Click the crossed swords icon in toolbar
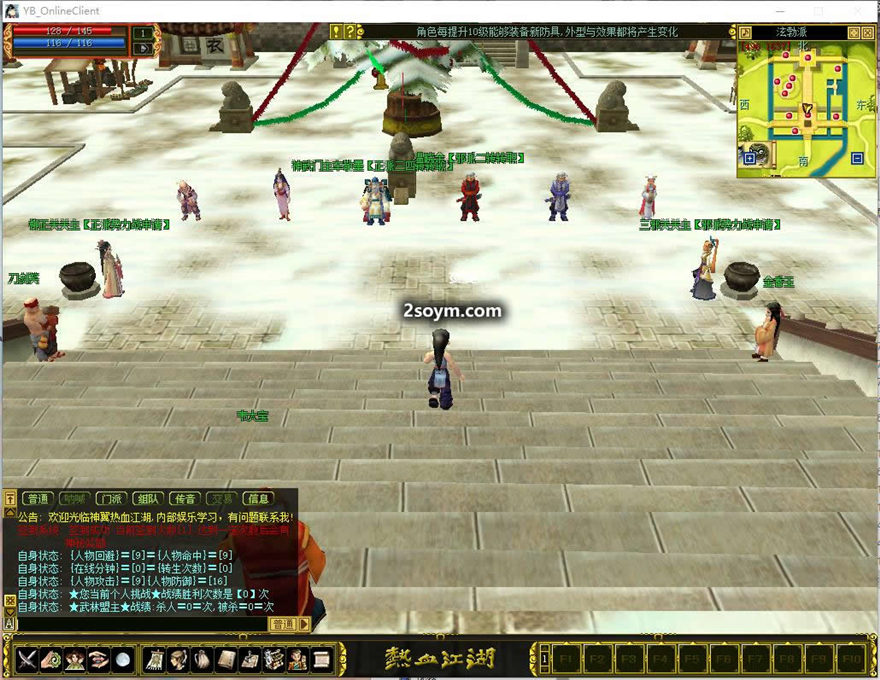Image resolution: width=880 pixels, height=680 pixels. (27, 660)
